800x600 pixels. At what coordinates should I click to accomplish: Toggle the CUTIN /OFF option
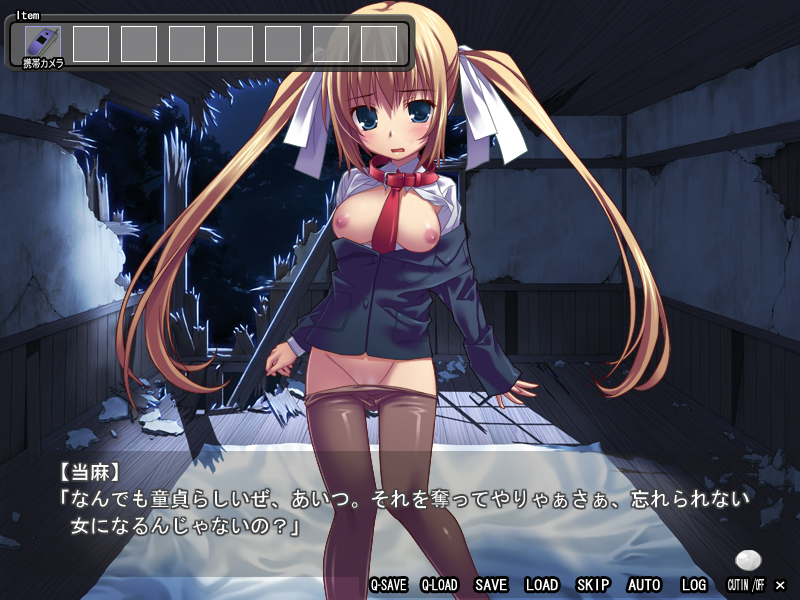point(745,585)
